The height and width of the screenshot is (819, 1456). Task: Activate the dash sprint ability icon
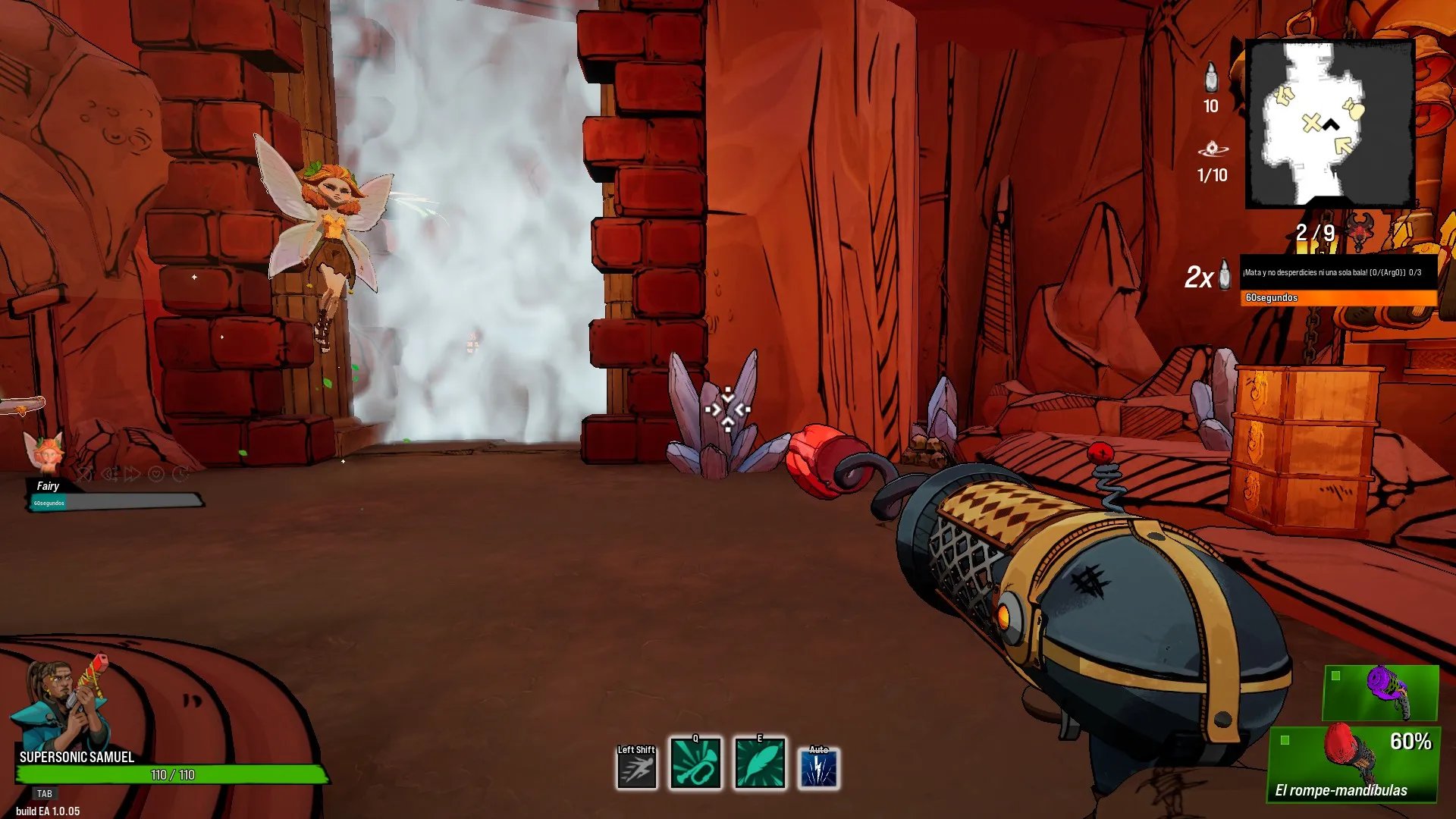pos(636,767)
